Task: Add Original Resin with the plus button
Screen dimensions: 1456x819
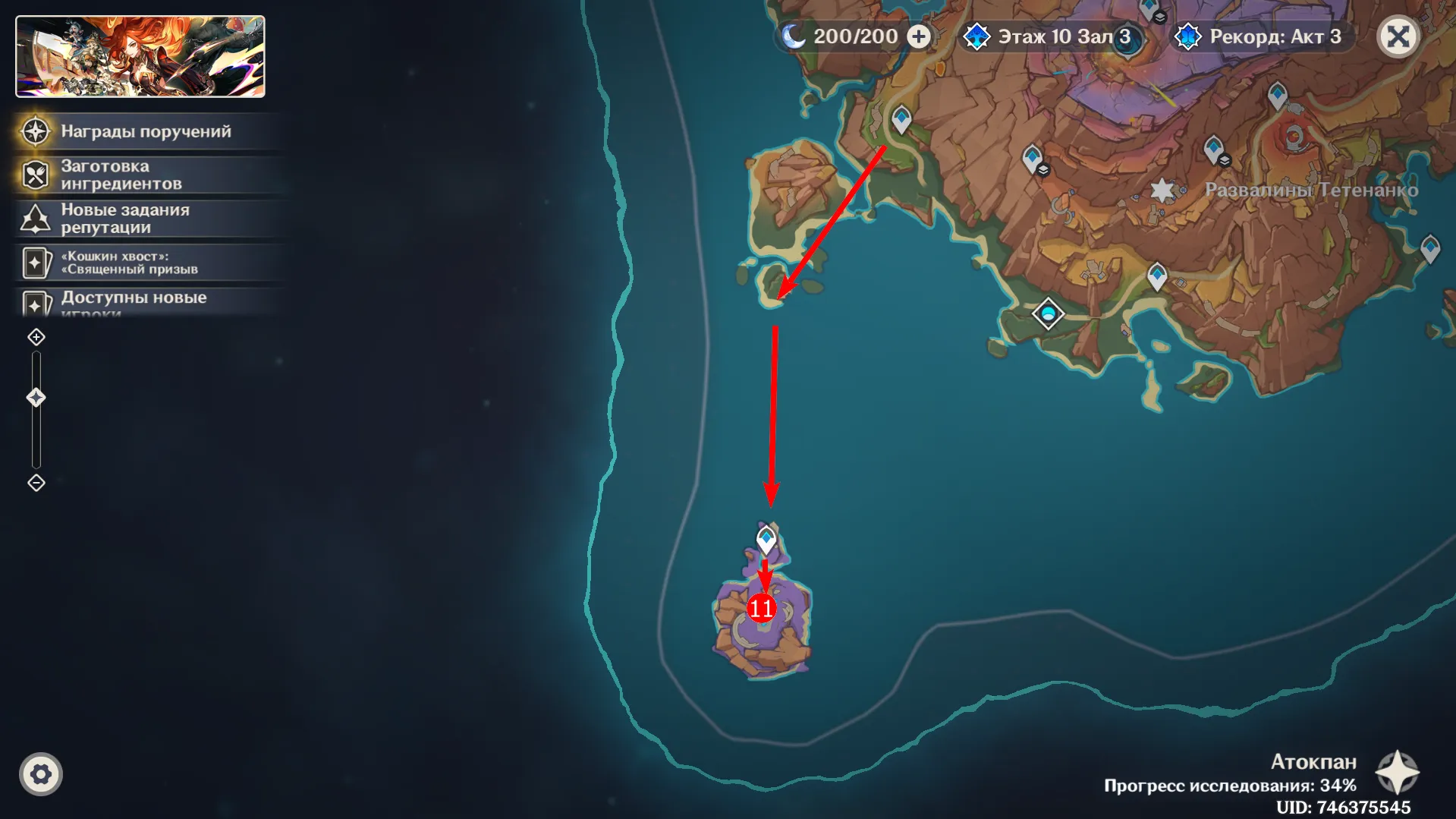Action: (919, 36)
